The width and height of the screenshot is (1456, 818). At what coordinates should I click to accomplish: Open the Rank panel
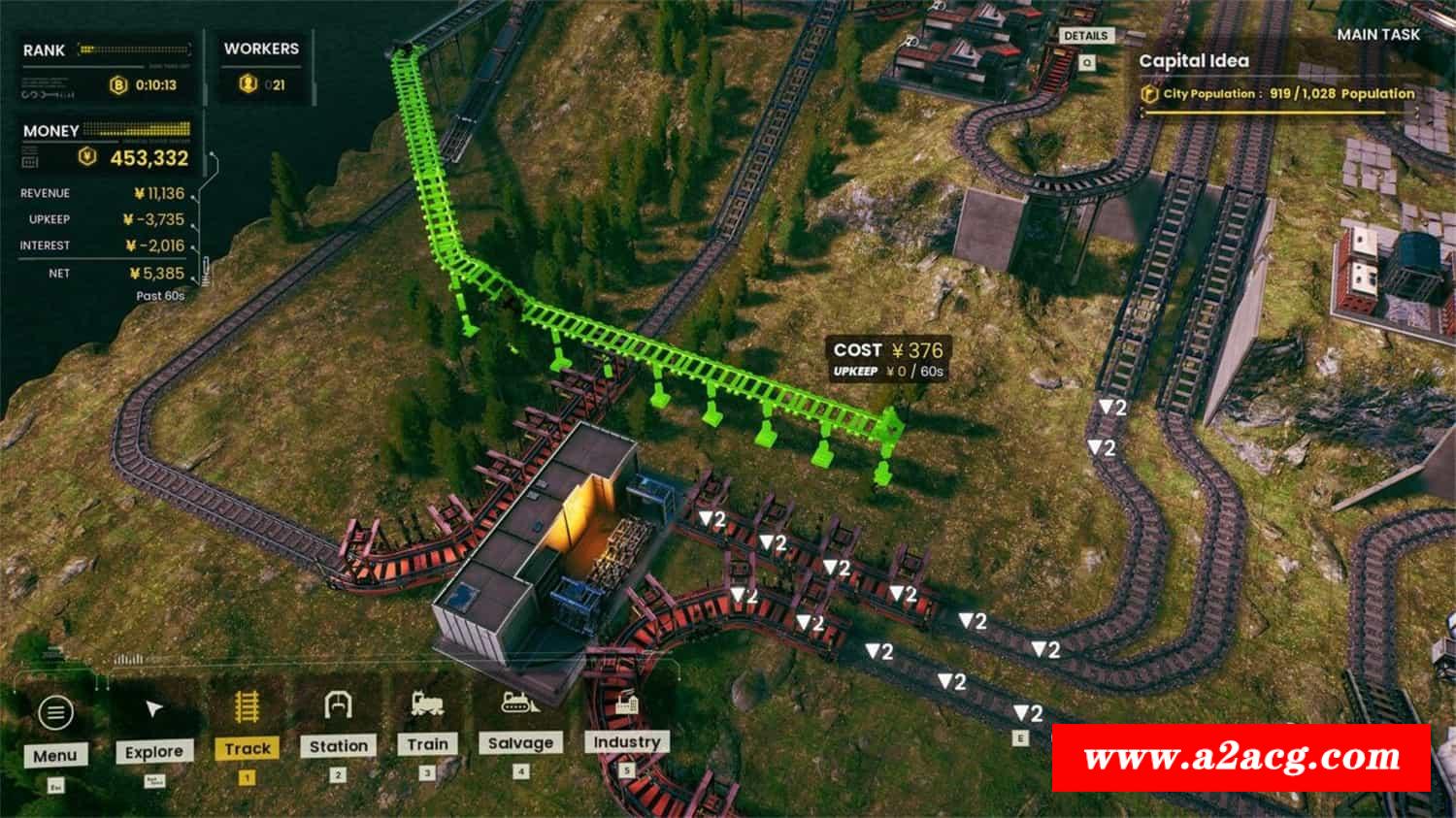point(105,68)
